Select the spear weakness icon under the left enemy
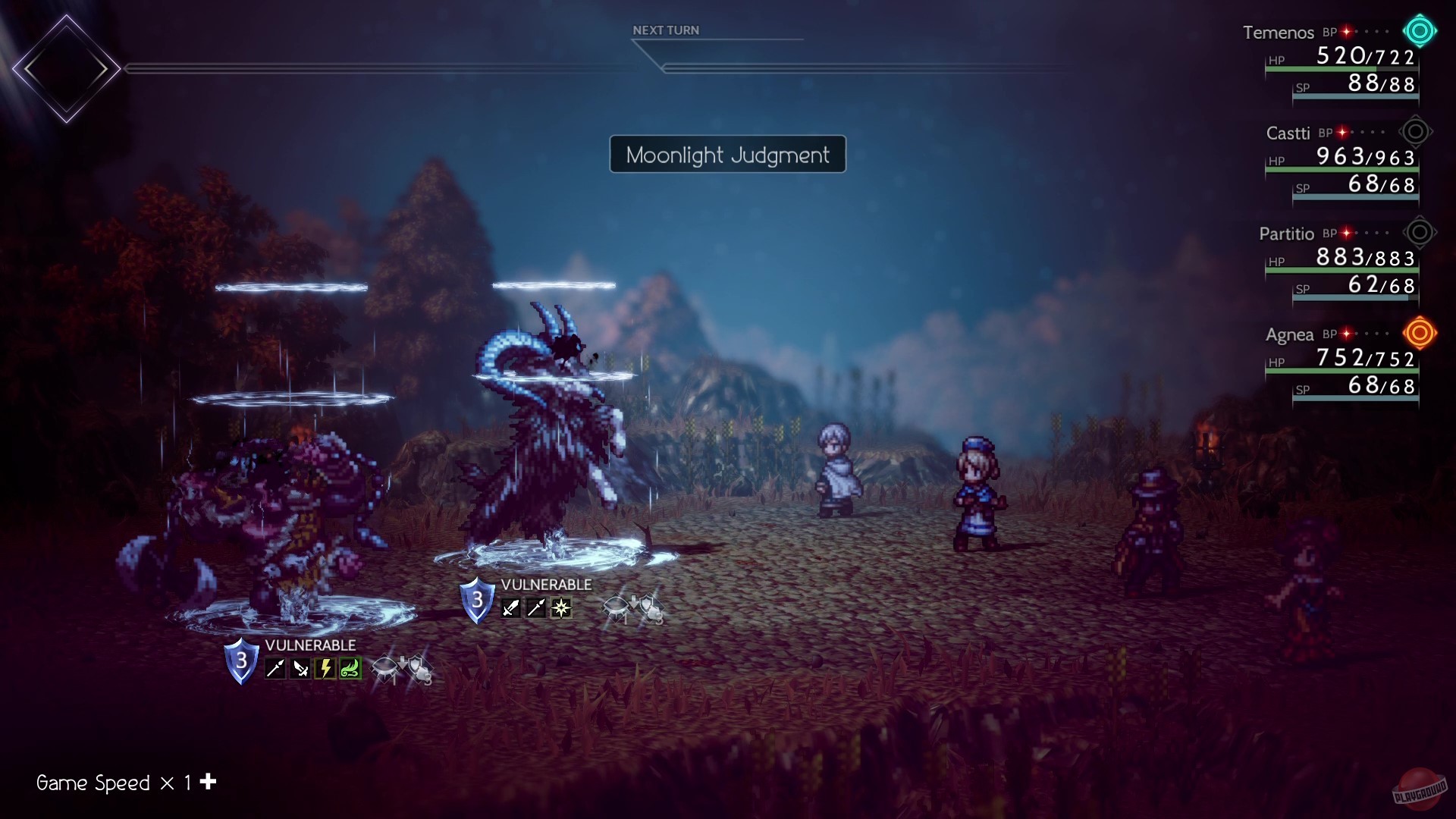This screenshot has width=1456, height=819. tap(275, 667)
